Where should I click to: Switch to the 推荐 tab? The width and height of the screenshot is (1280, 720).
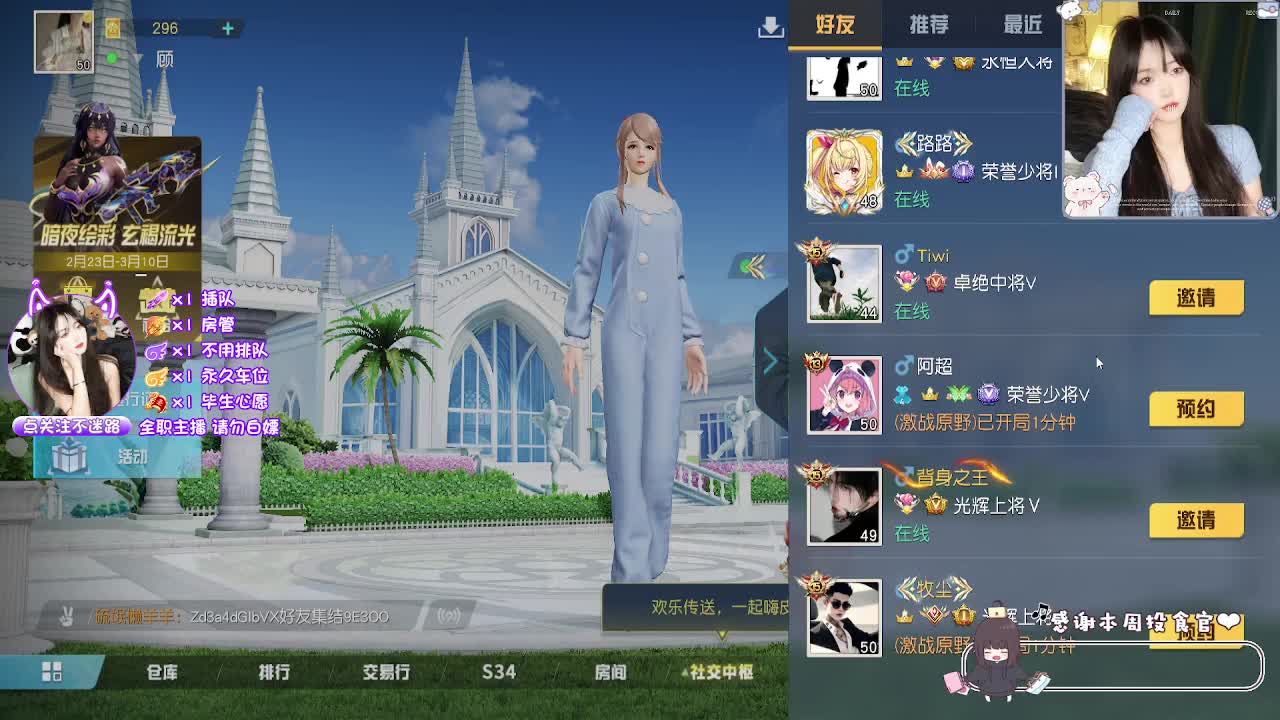tap(928, 24)
